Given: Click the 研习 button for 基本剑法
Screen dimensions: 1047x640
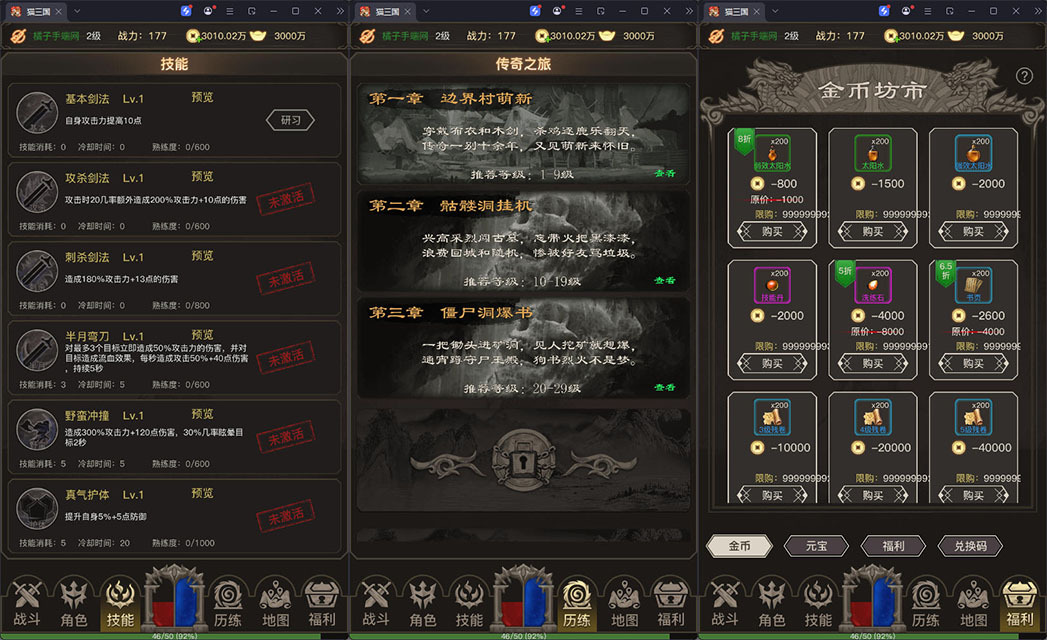Looking at the screenshot, I should (290, 120).
